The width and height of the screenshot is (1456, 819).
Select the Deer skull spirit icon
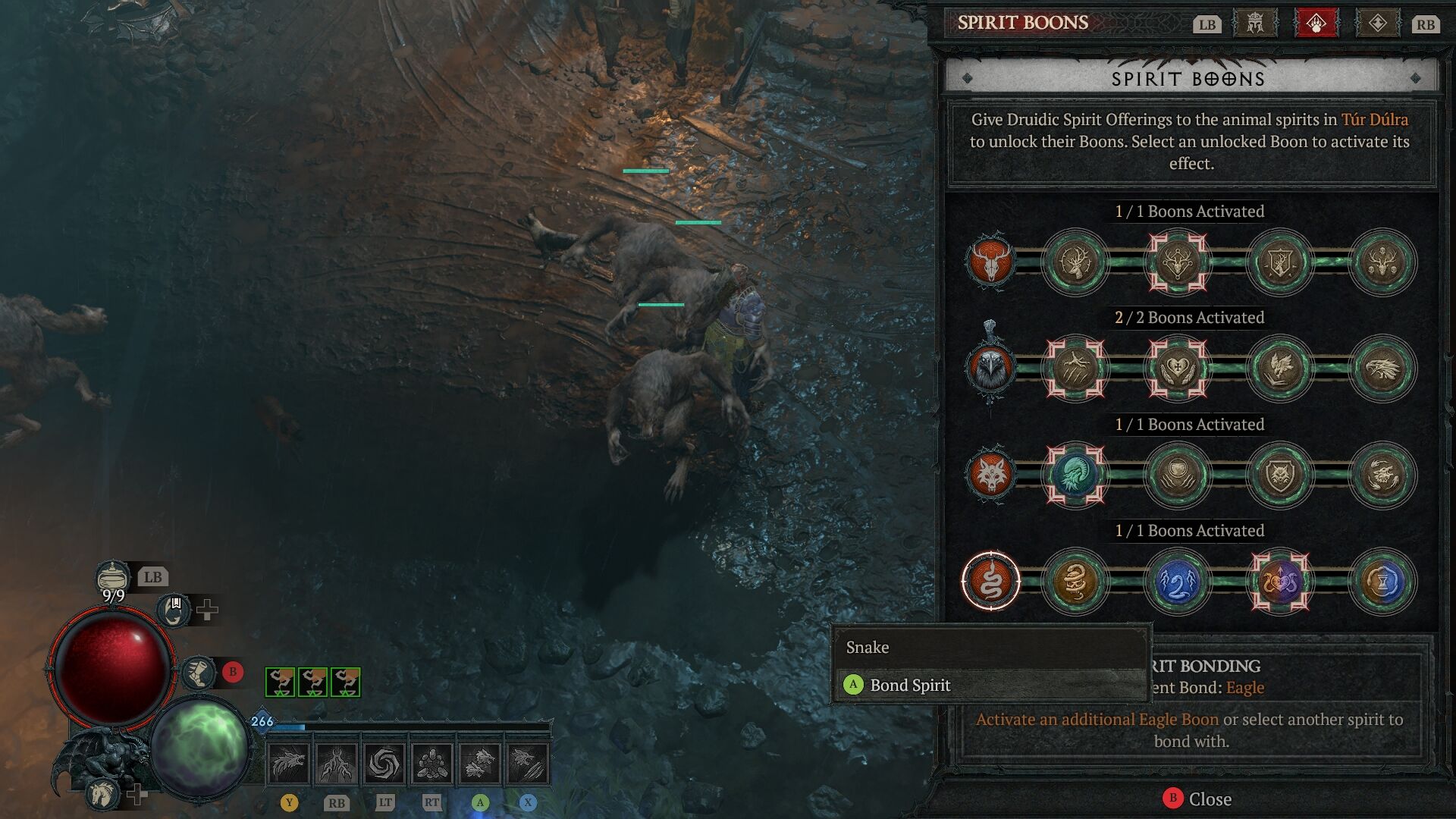coord(990,262)
